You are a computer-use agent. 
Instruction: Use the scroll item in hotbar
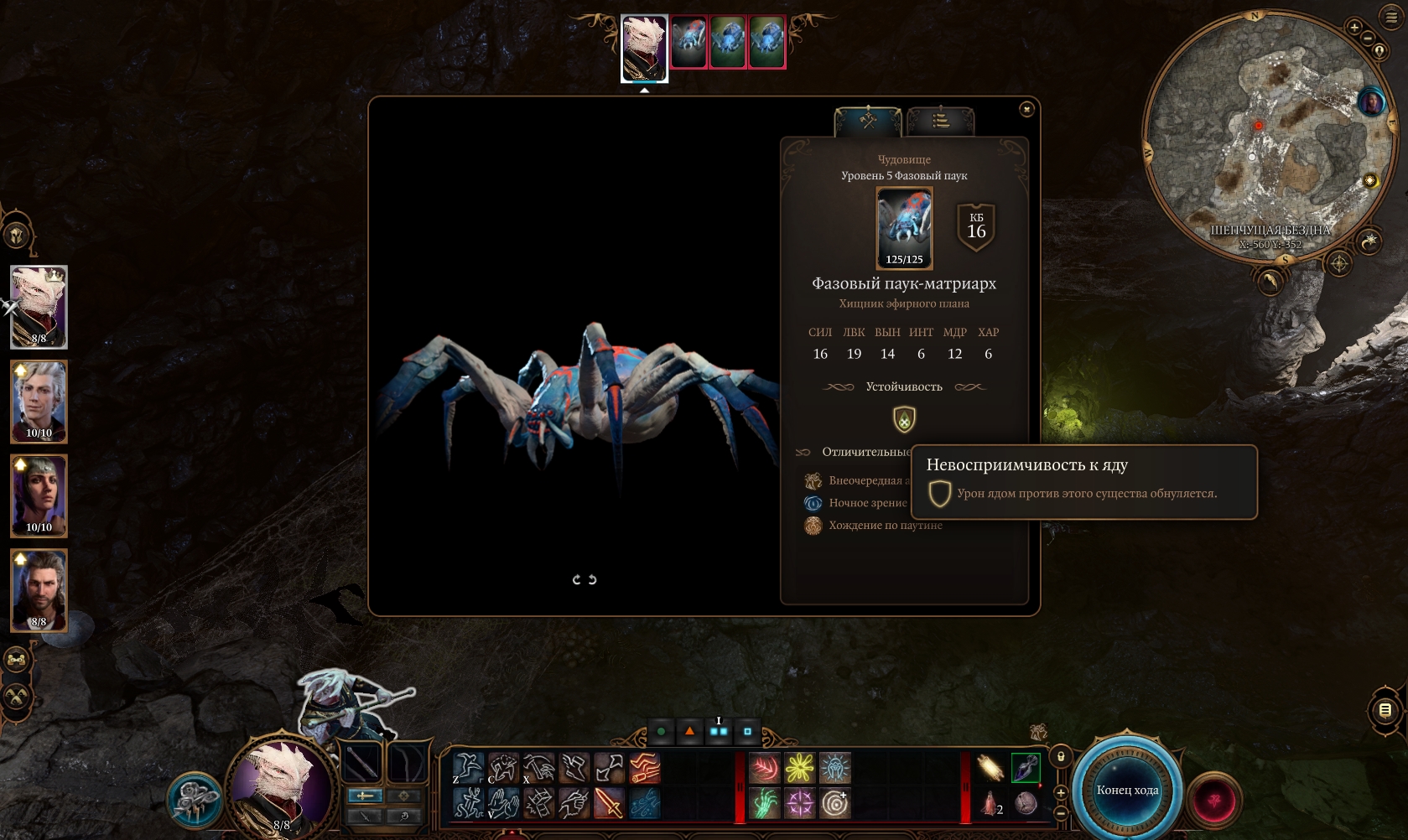(x=990, y=767)
